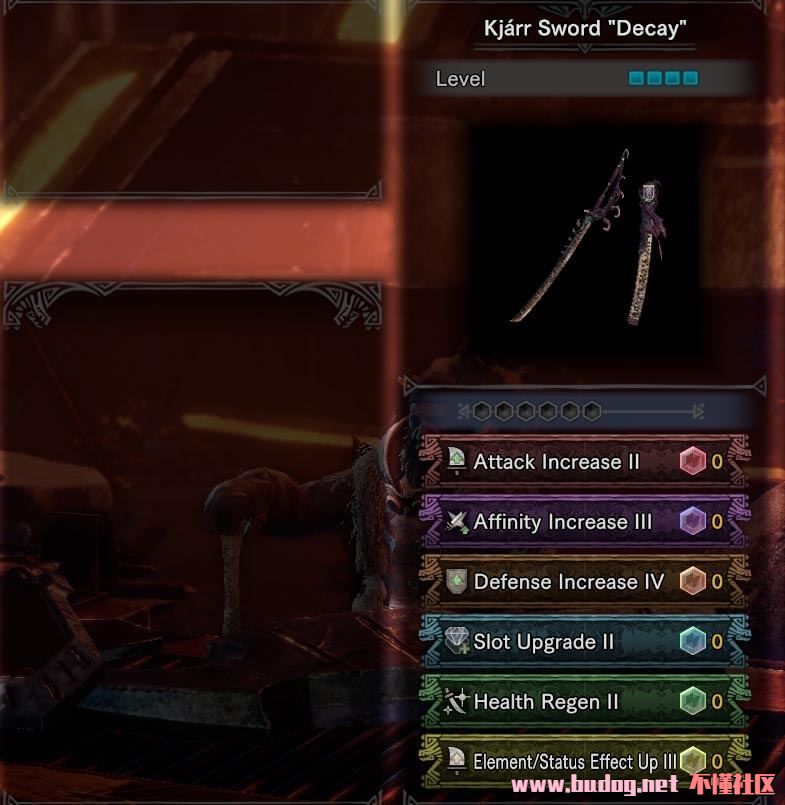
Task: Select the Attack Increase II augment
Action: point(556,462)
